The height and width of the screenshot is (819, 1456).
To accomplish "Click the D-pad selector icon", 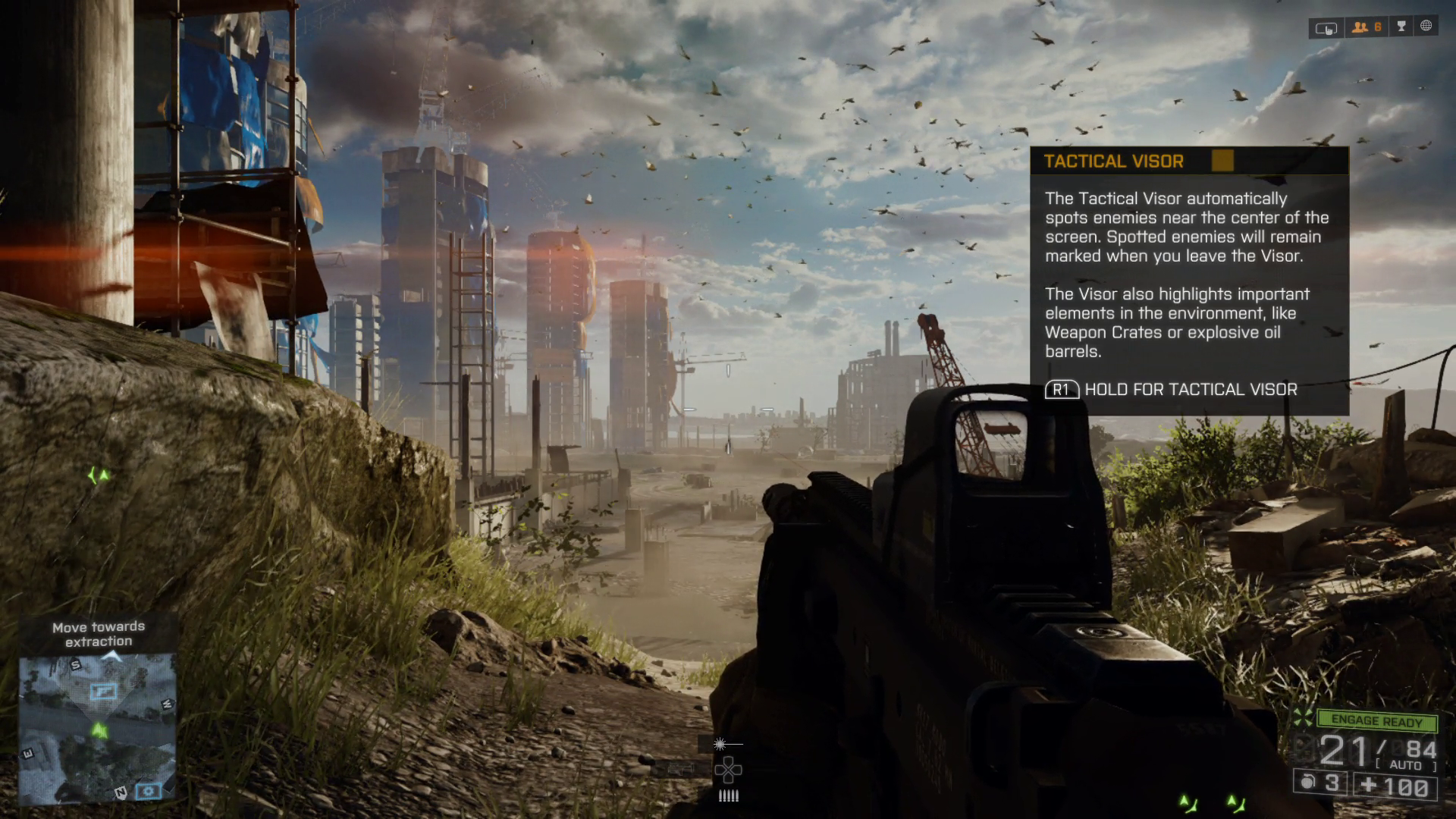I will (x=728, y=770).
